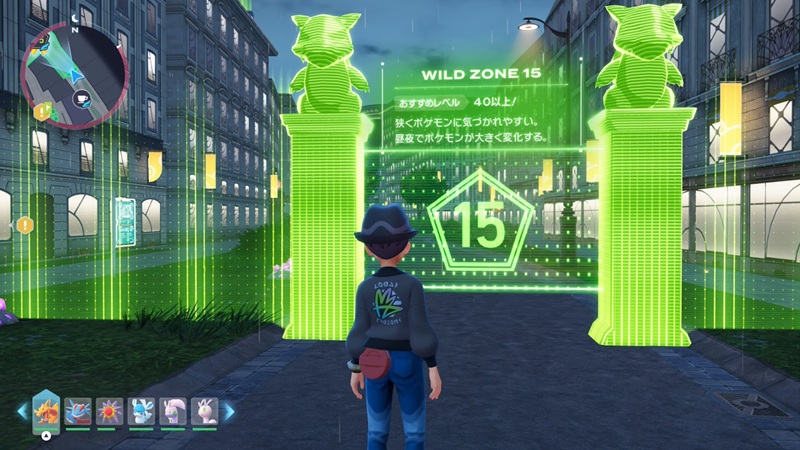The image size is (800, 450).
Task: Pick the Glaceon party slot
Action: point(141,411)
